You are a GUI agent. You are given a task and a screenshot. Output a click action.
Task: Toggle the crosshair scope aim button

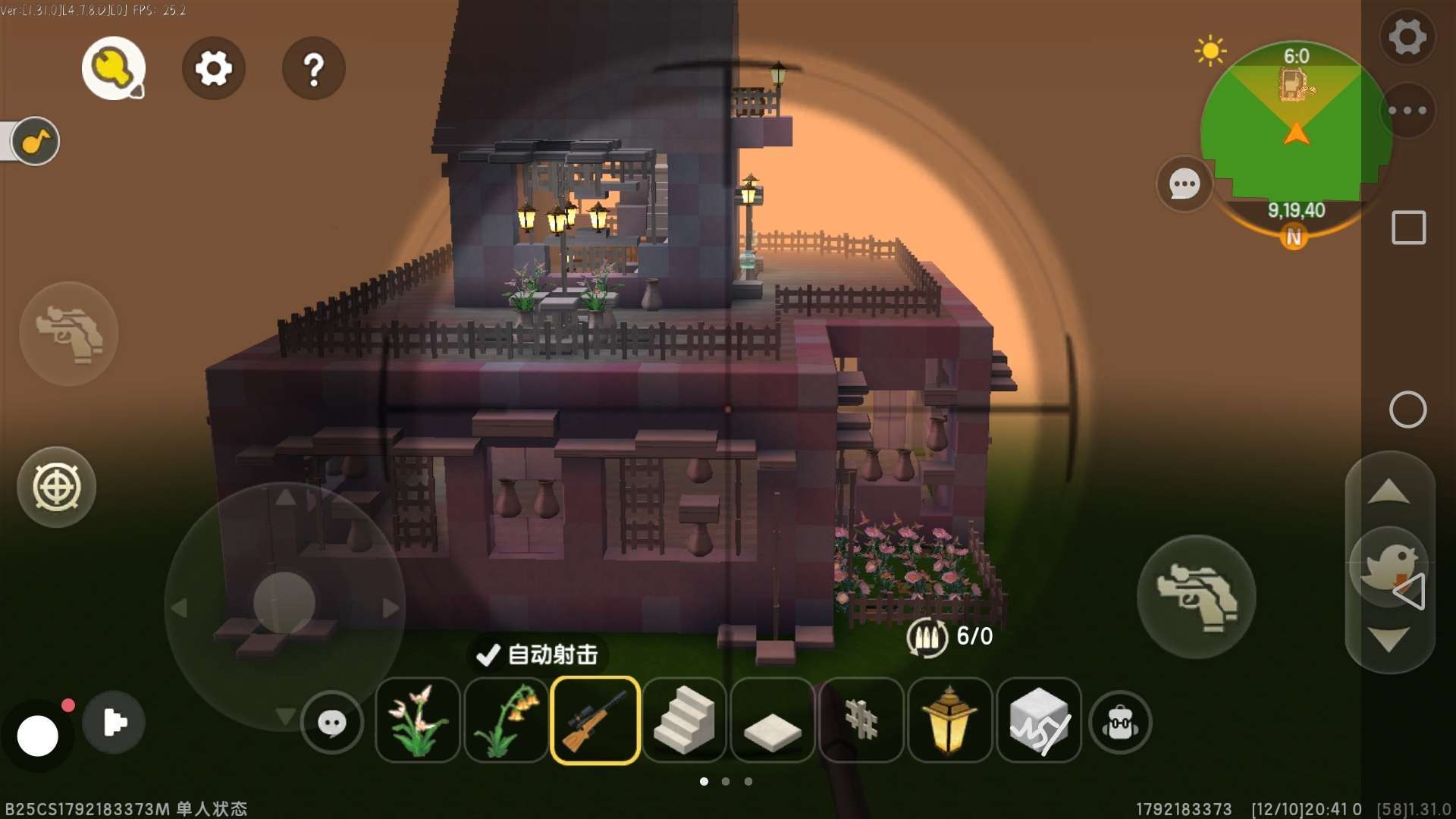pyautogui.click(x=57, y=487)
